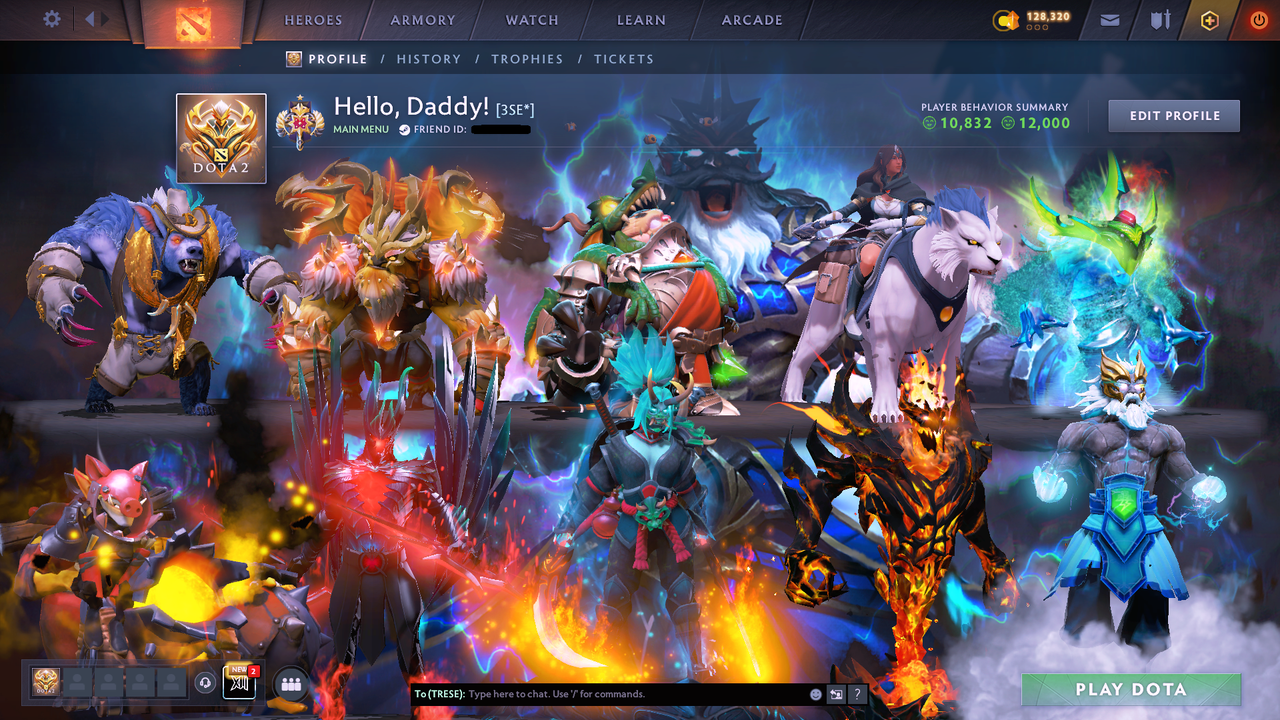Open the chat wheel icon next to the emoticon
This screenshot has height=720, width=1280.
coord(836,693)
